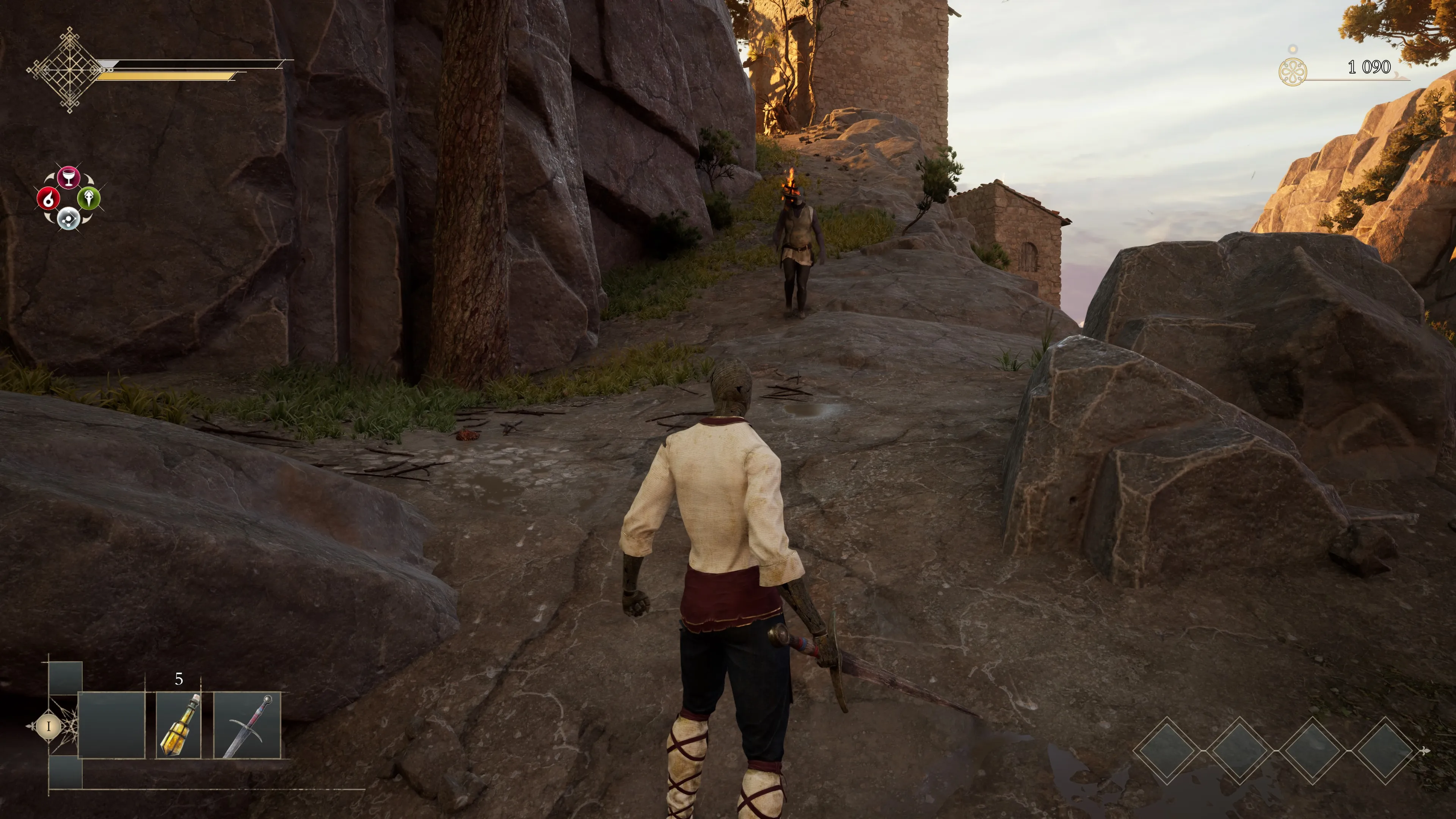Select the equipped sword slot
Screen dimensions: 1456x819
[x=247, y=725]
